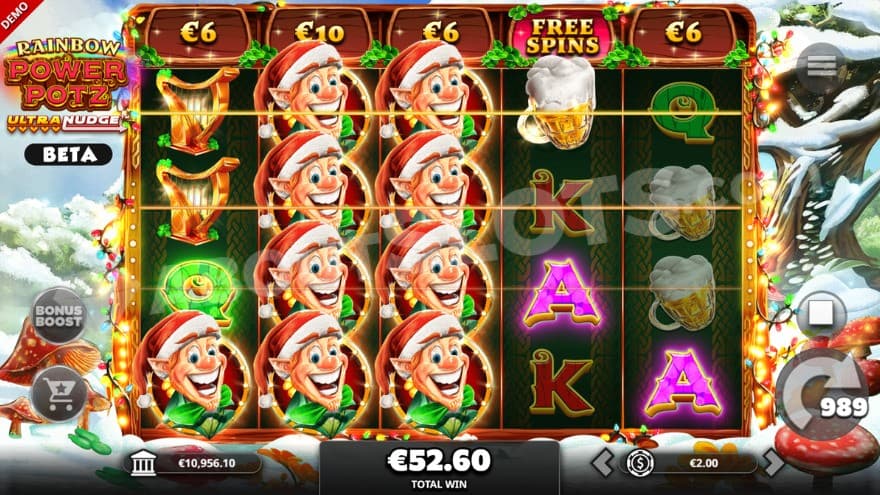The width and height of the screenshot is (880, 495).
Task: Click the bank balance icon
Action: [143, 463]
